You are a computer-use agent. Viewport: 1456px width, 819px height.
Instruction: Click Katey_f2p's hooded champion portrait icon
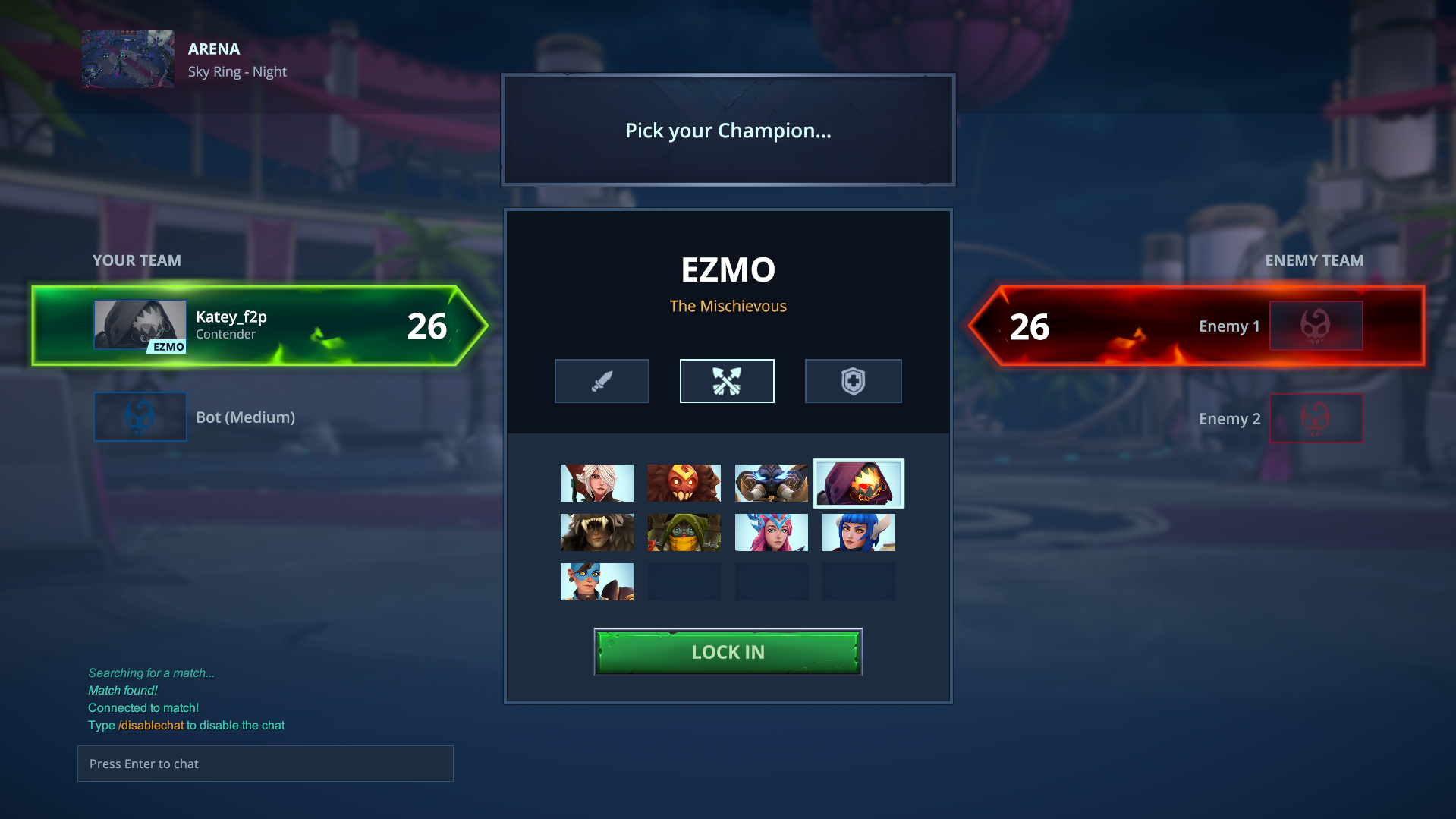(140, 323)
